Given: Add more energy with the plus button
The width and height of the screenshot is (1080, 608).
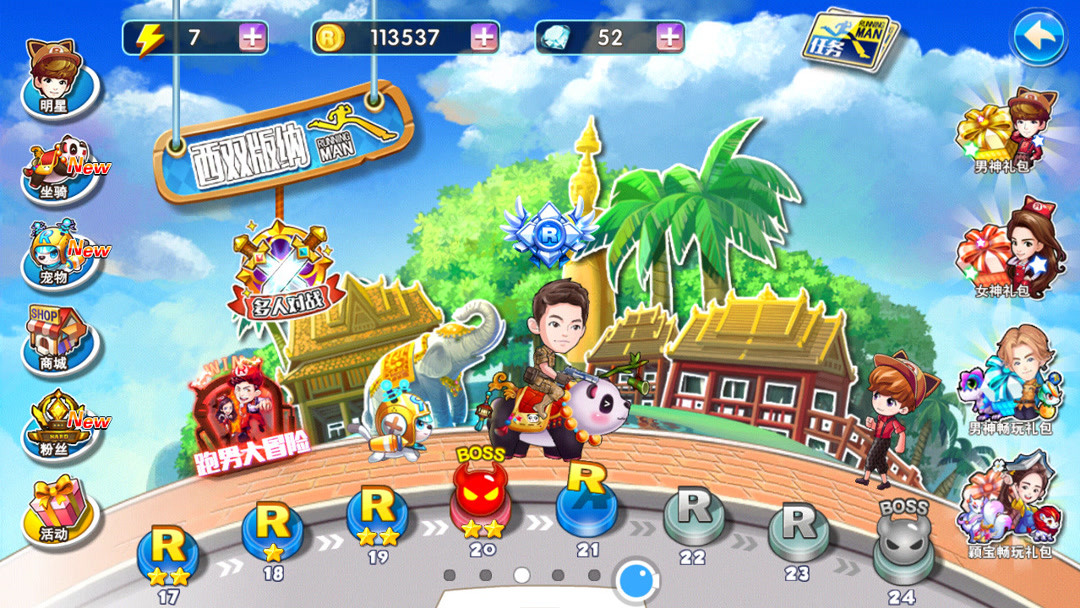Looking at the screenshot, I should click(253, 38).
